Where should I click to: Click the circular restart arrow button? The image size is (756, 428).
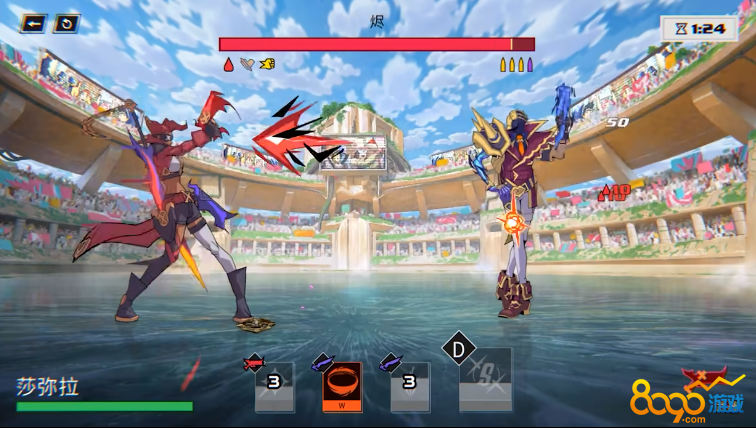(x=66, y=23)
